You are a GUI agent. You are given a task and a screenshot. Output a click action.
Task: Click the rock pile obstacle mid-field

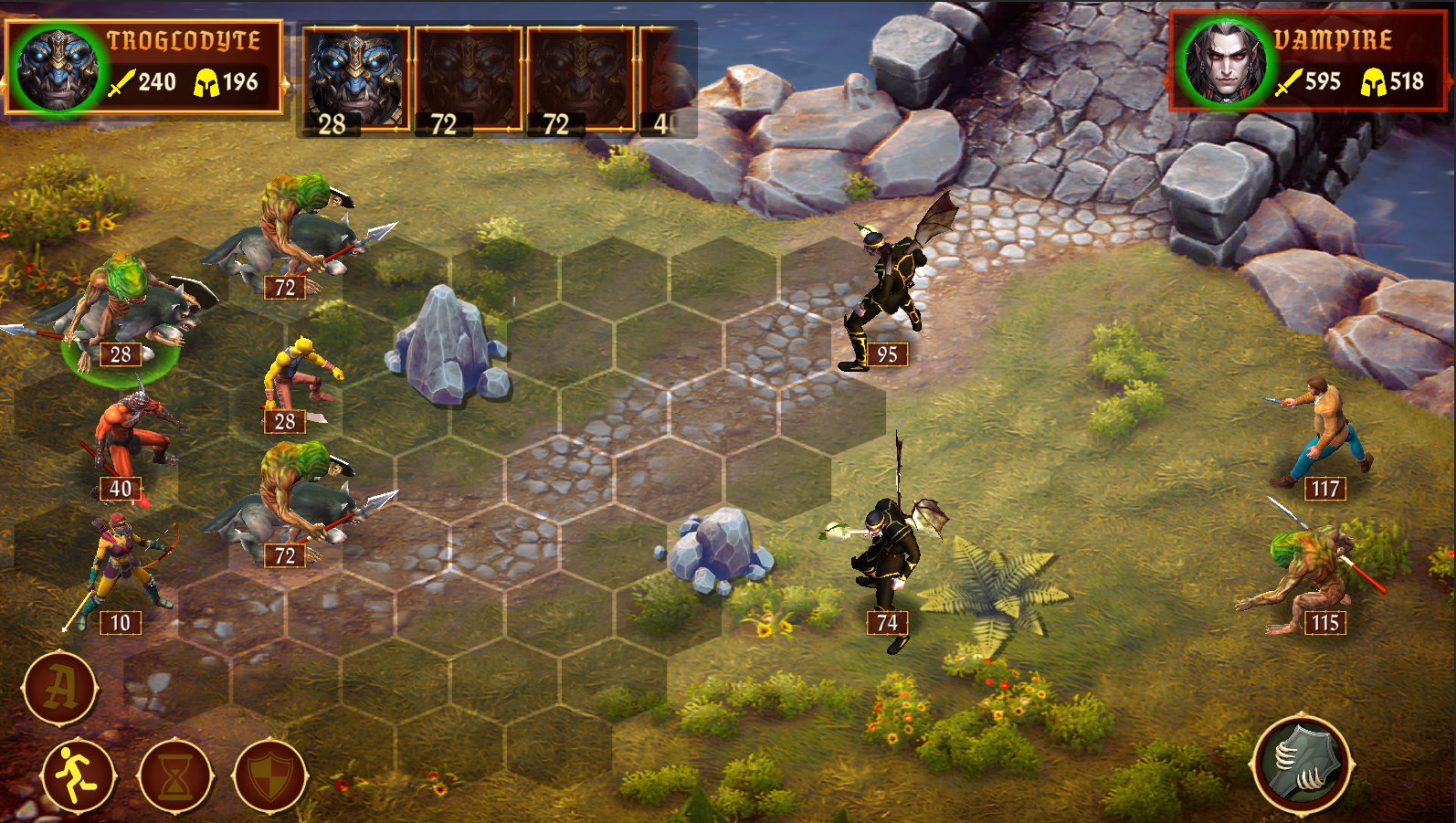tap(722, 548)
